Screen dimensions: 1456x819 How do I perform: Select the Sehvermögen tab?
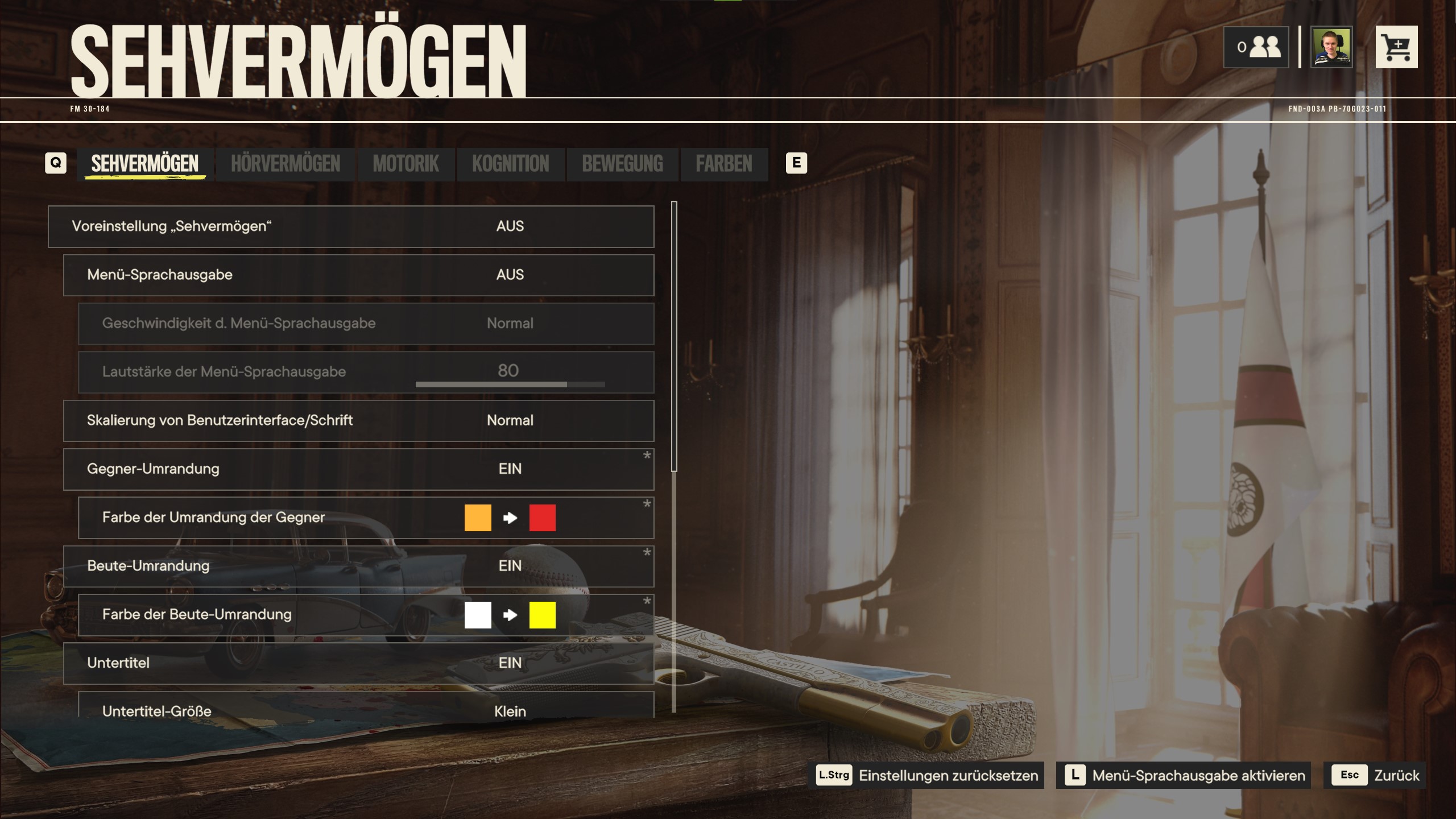[x=145, y=164]
